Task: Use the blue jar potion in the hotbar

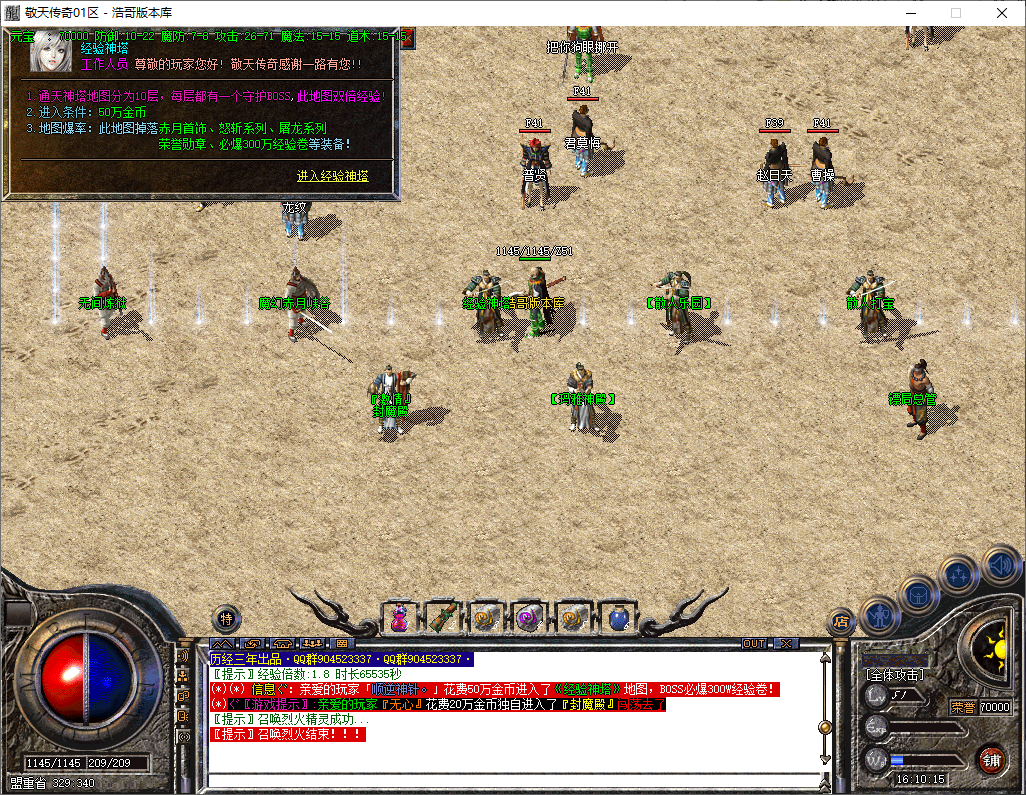Action: tap(617, 619)
